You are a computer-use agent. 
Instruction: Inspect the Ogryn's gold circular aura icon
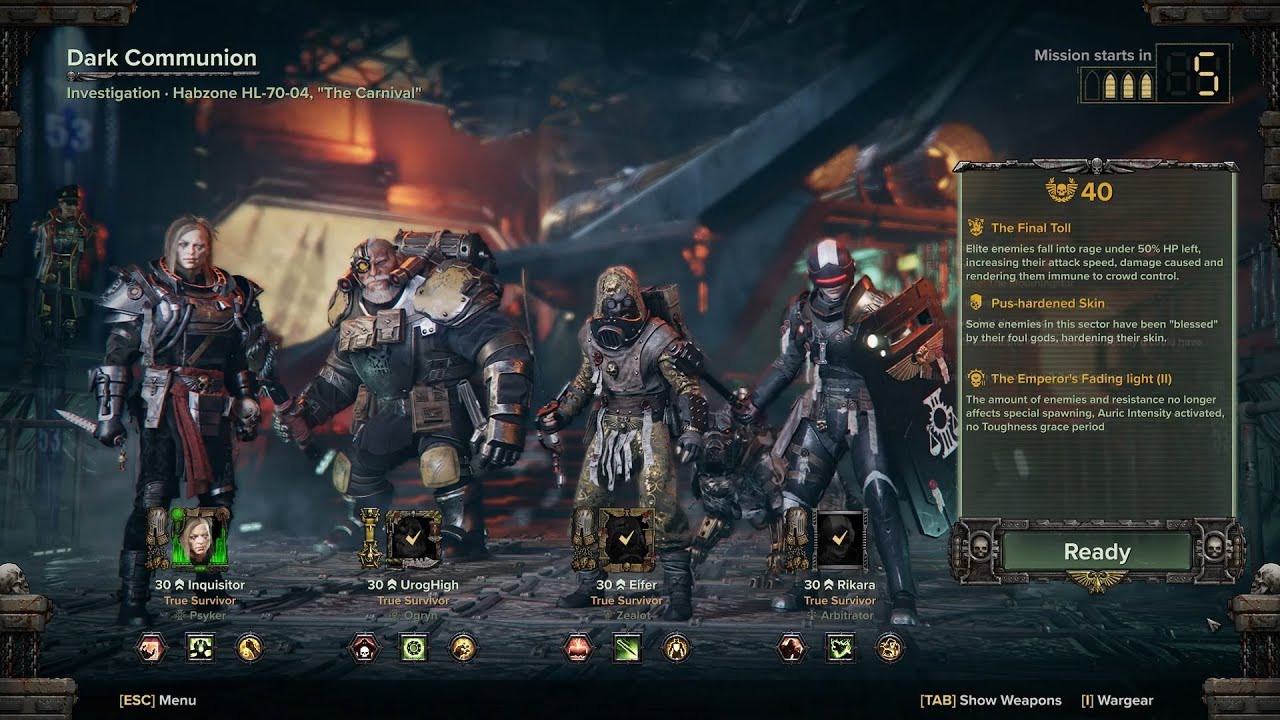(x=462, y=648)
